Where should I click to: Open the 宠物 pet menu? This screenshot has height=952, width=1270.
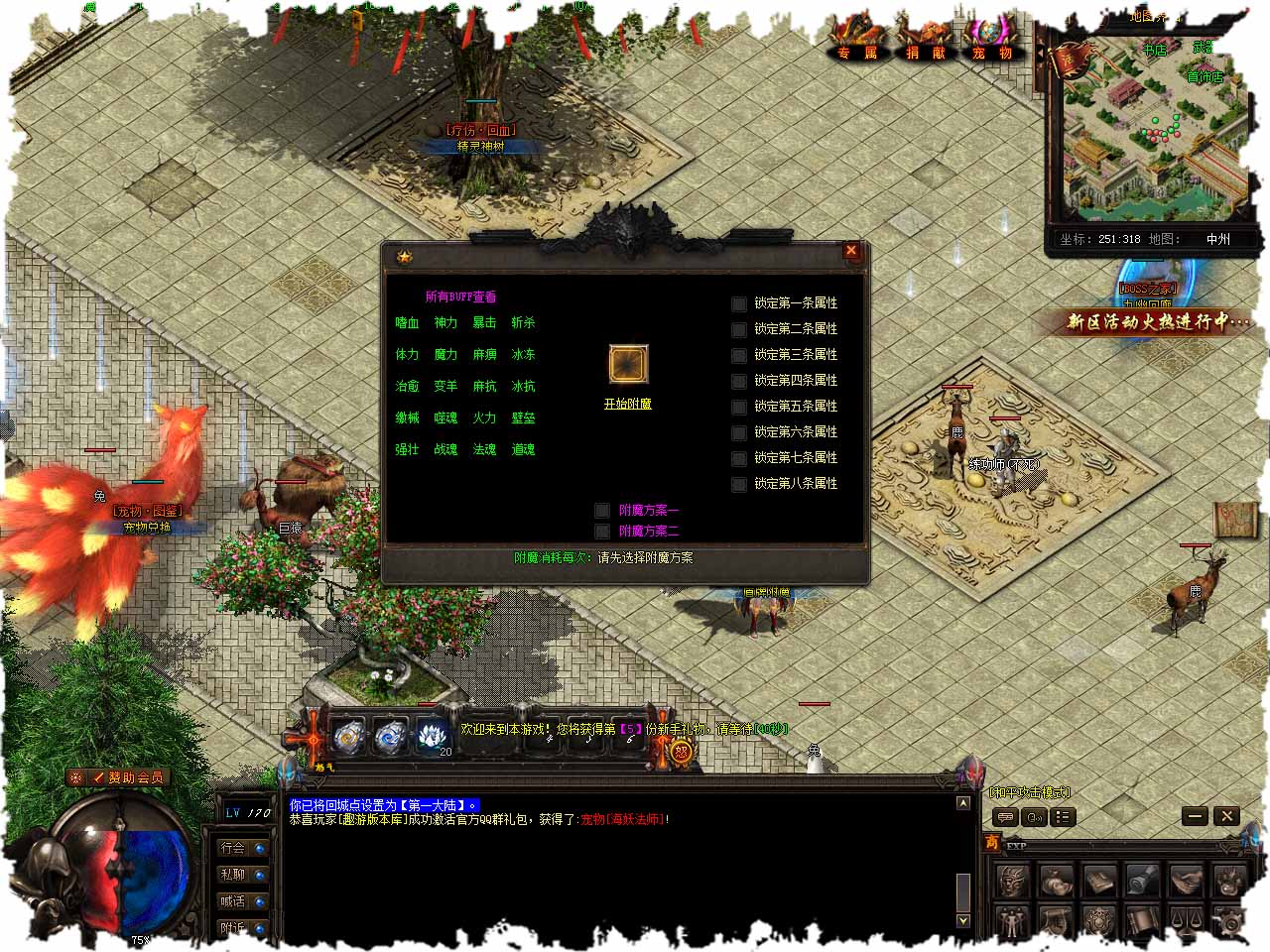point(991,44)
